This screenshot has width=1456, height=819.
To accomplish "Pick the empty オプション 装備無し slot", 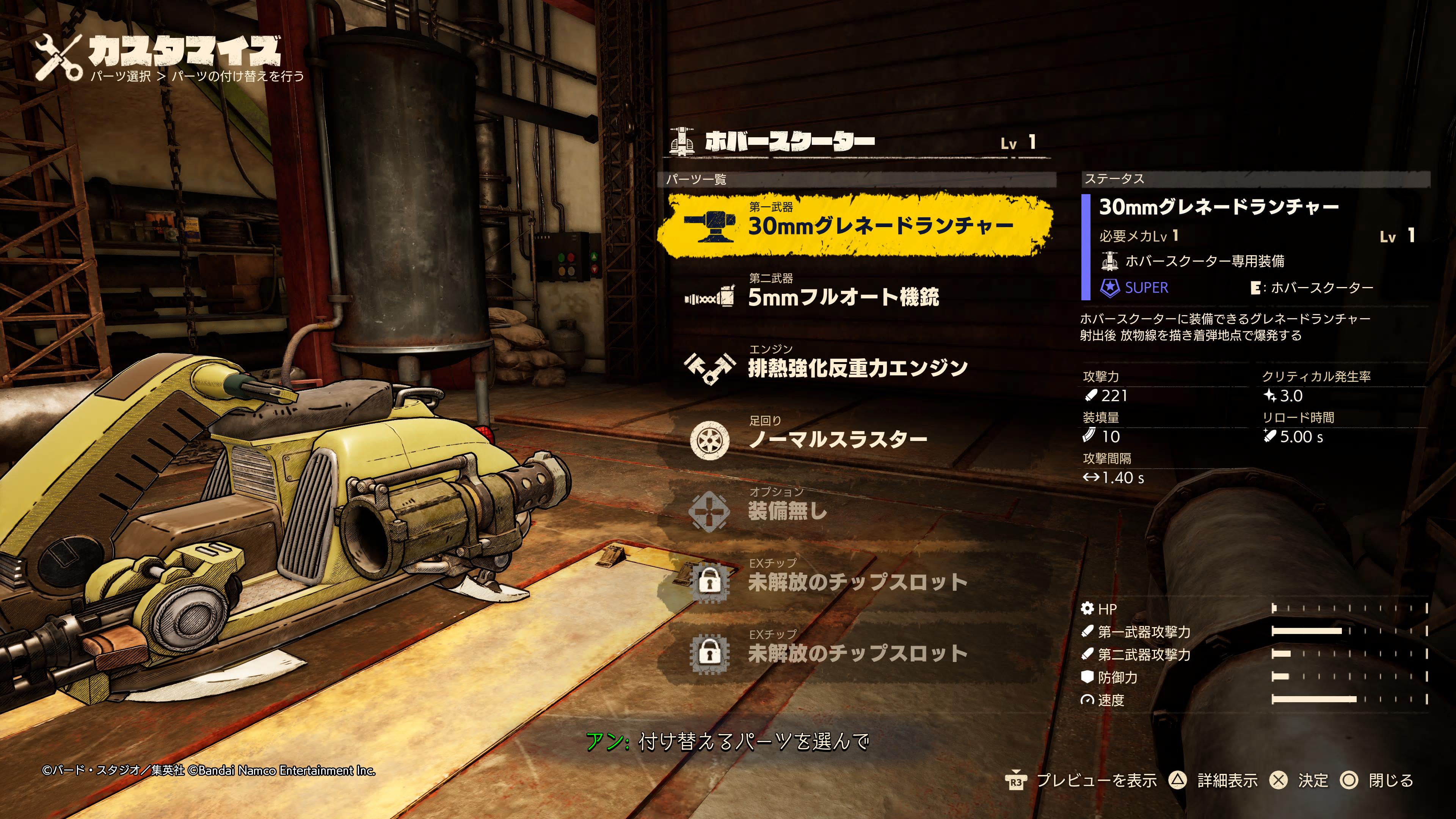I will tap(787, 510).
